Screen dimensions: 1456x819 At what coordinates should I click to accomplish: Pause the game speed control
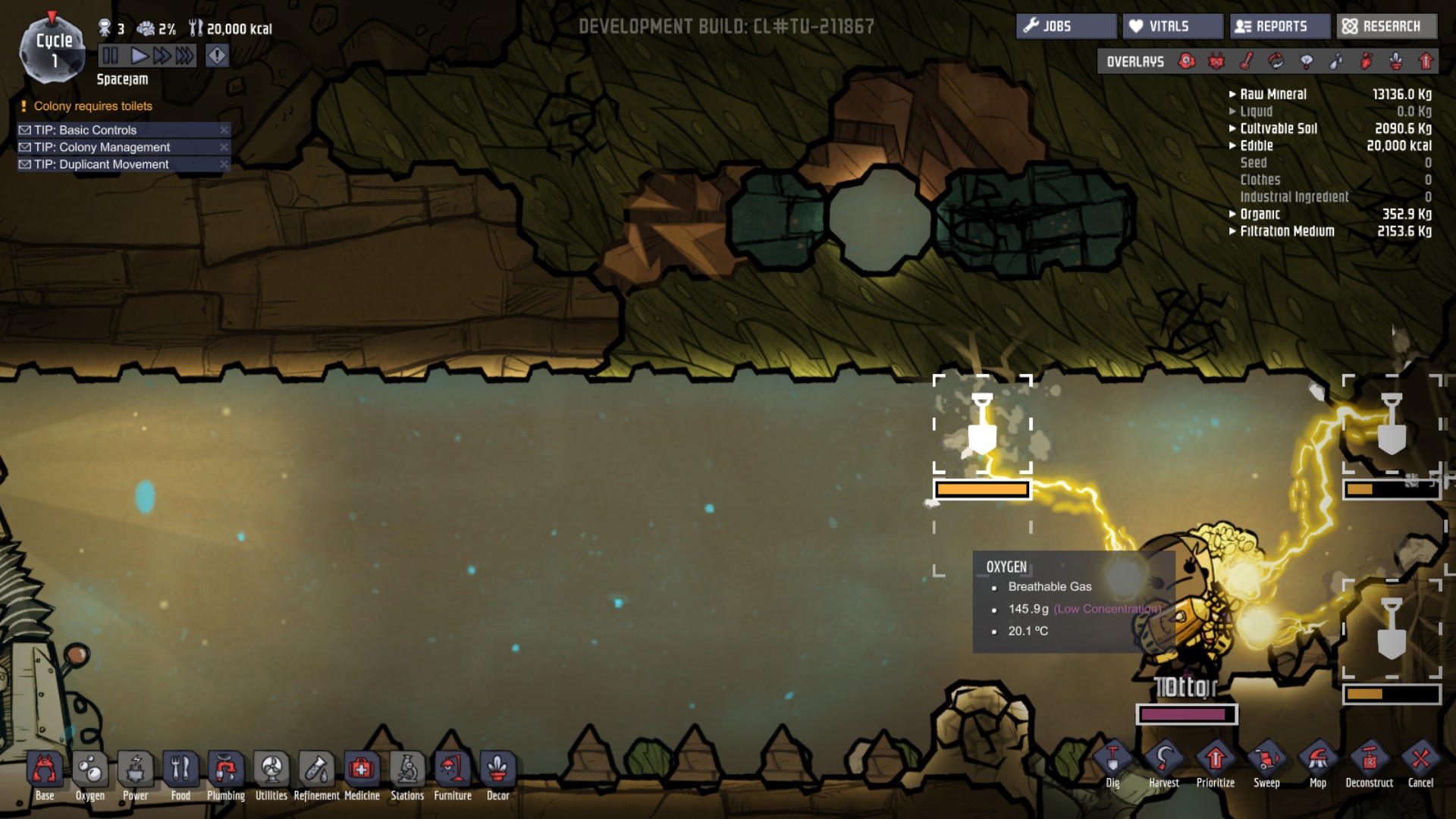[x=111, y=55]
